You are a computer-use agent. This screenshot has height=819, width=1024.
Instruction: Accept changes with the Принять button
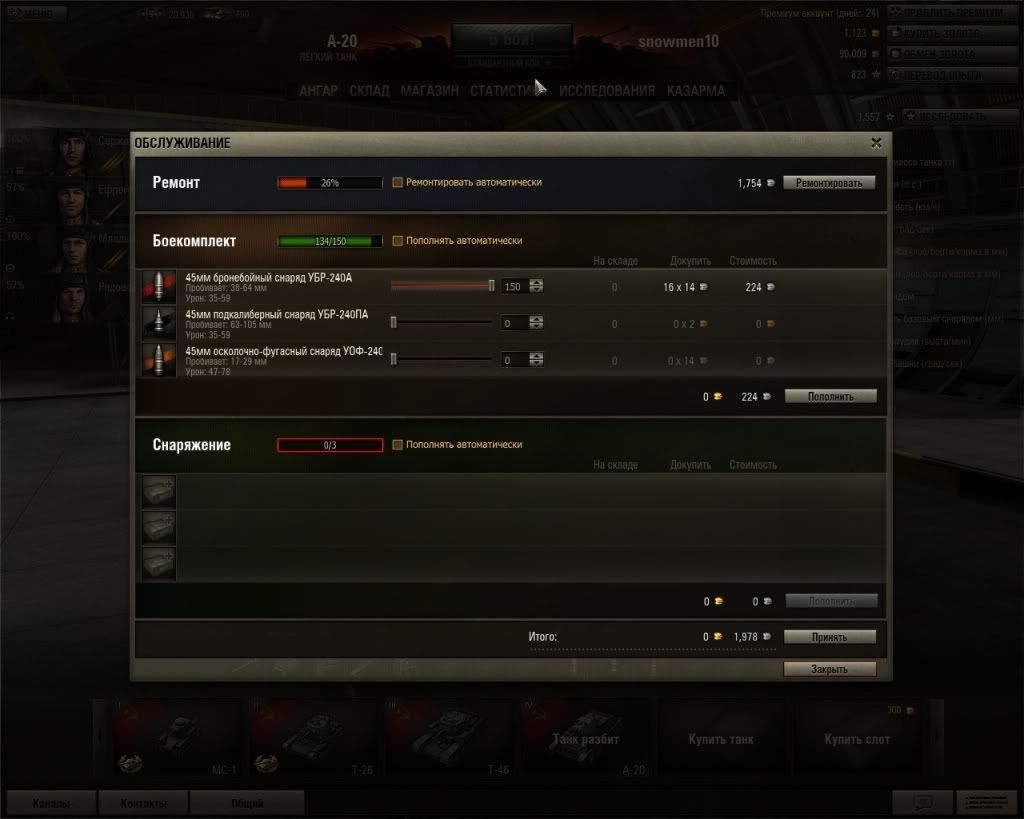[x=829, y=637]
